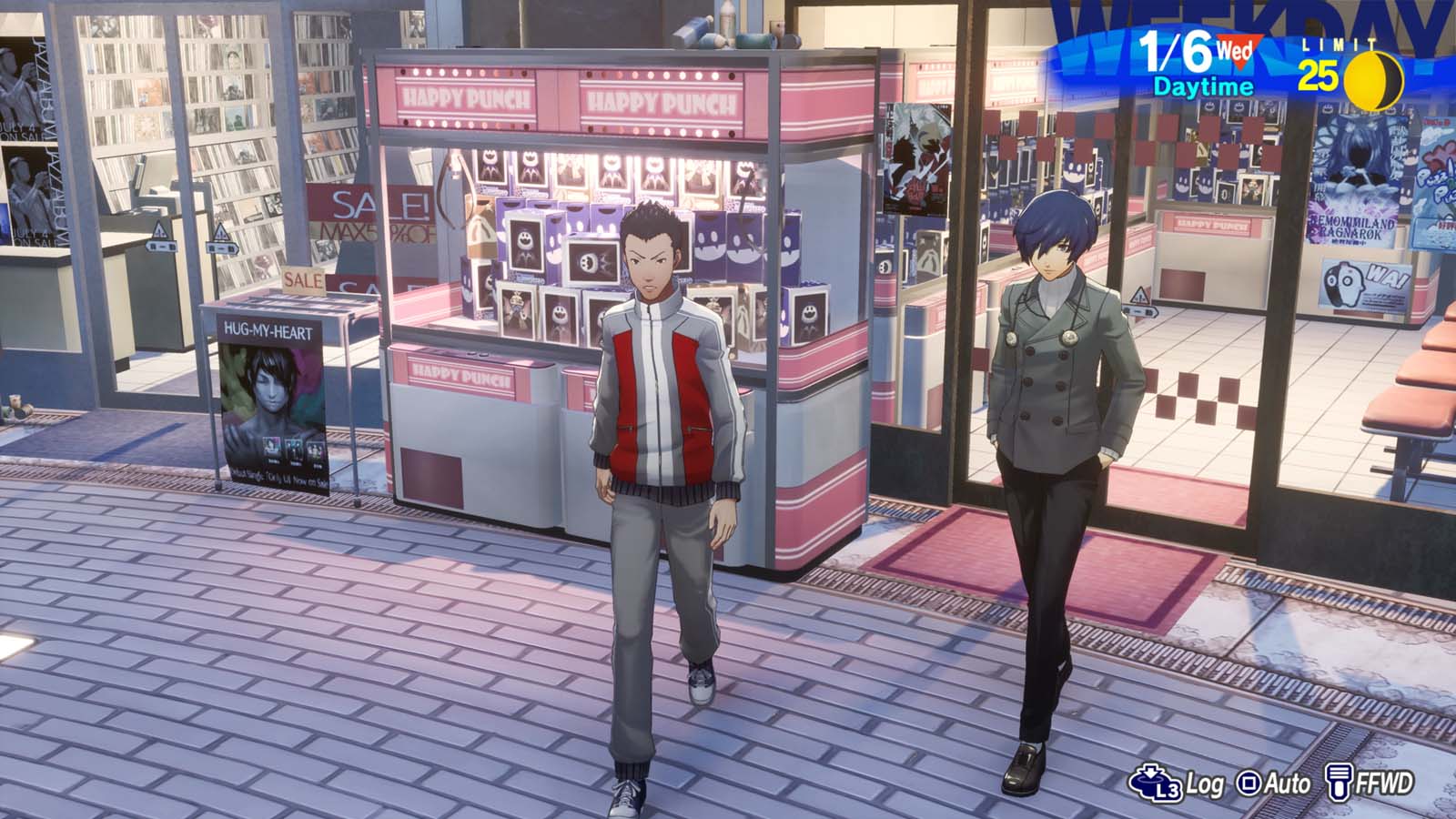Toggle the Daytime indicator
1456x819 pixels.
pyautogui.click(x=1206, y=88)
